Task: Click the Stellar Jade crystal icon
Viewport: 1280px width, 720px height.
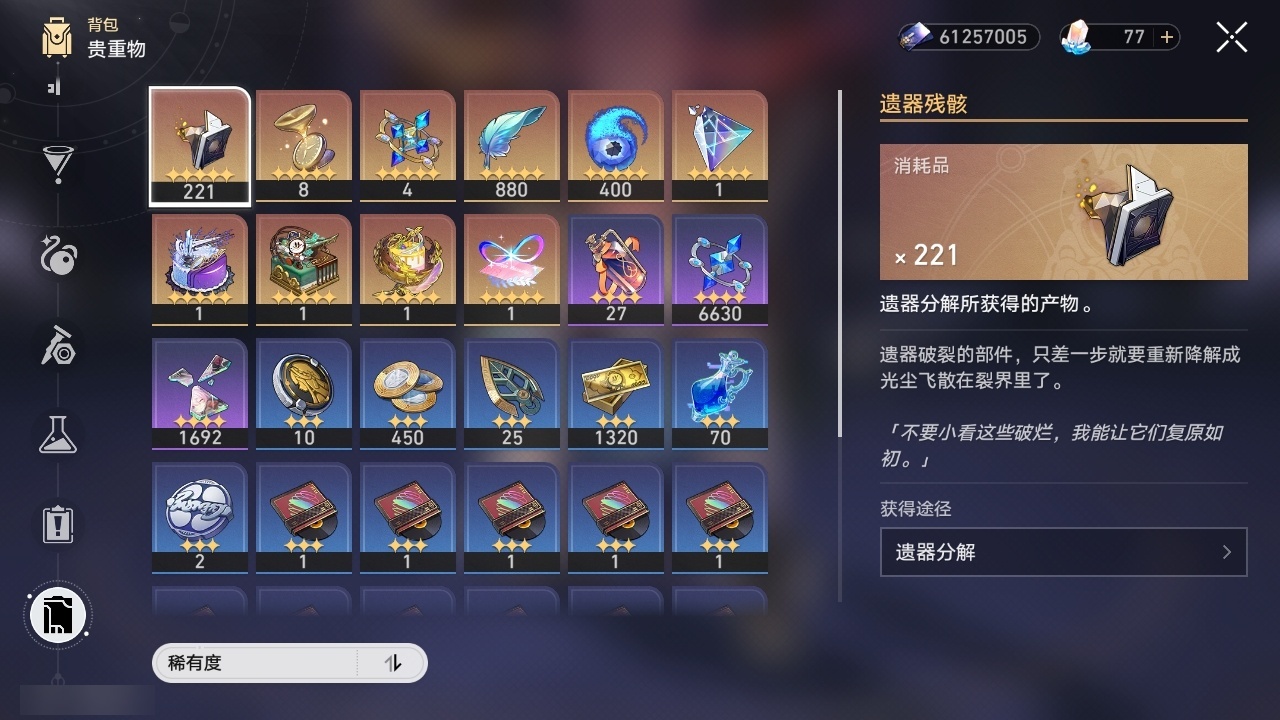Action: 1075,37
